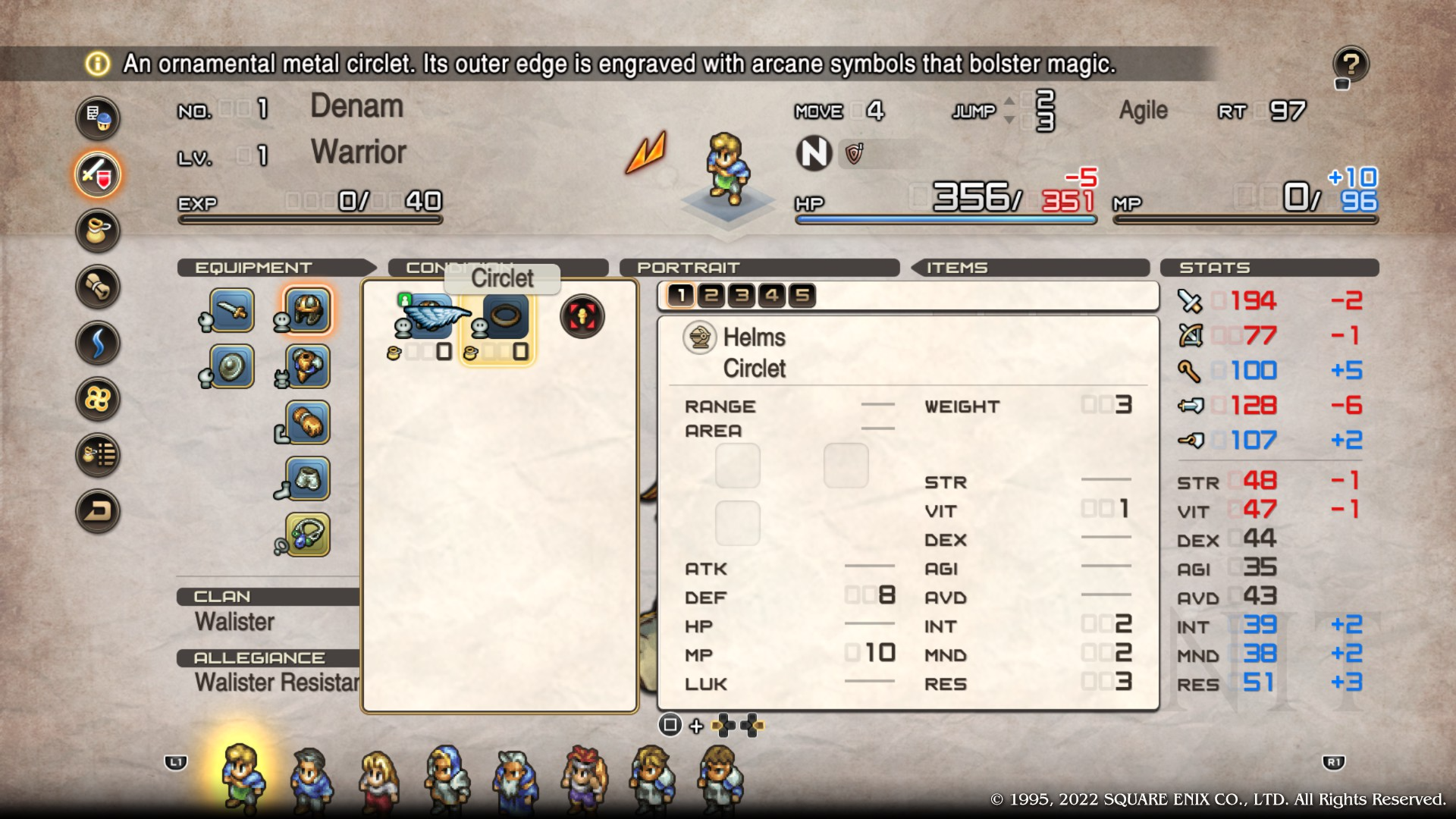
Task: Open the item pouch sidebar icon
Action: 98,231
